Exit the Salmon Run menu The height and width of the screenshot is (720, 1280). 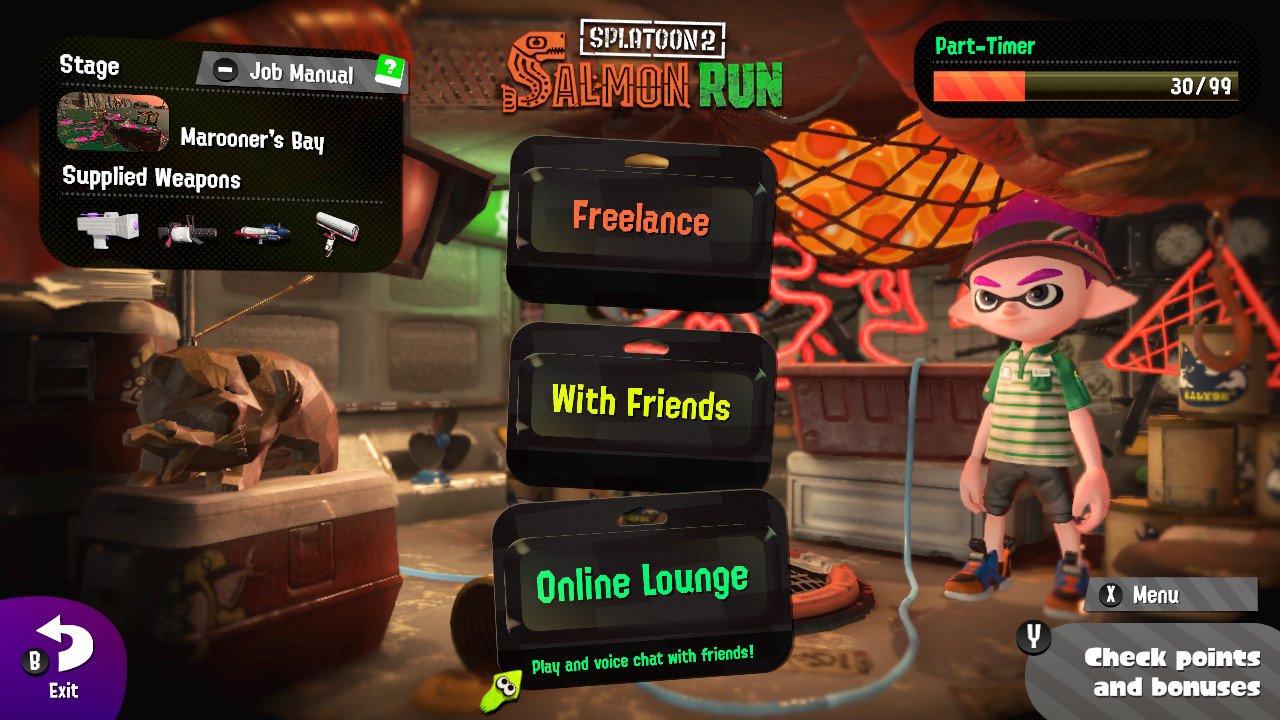pos(63,658)
